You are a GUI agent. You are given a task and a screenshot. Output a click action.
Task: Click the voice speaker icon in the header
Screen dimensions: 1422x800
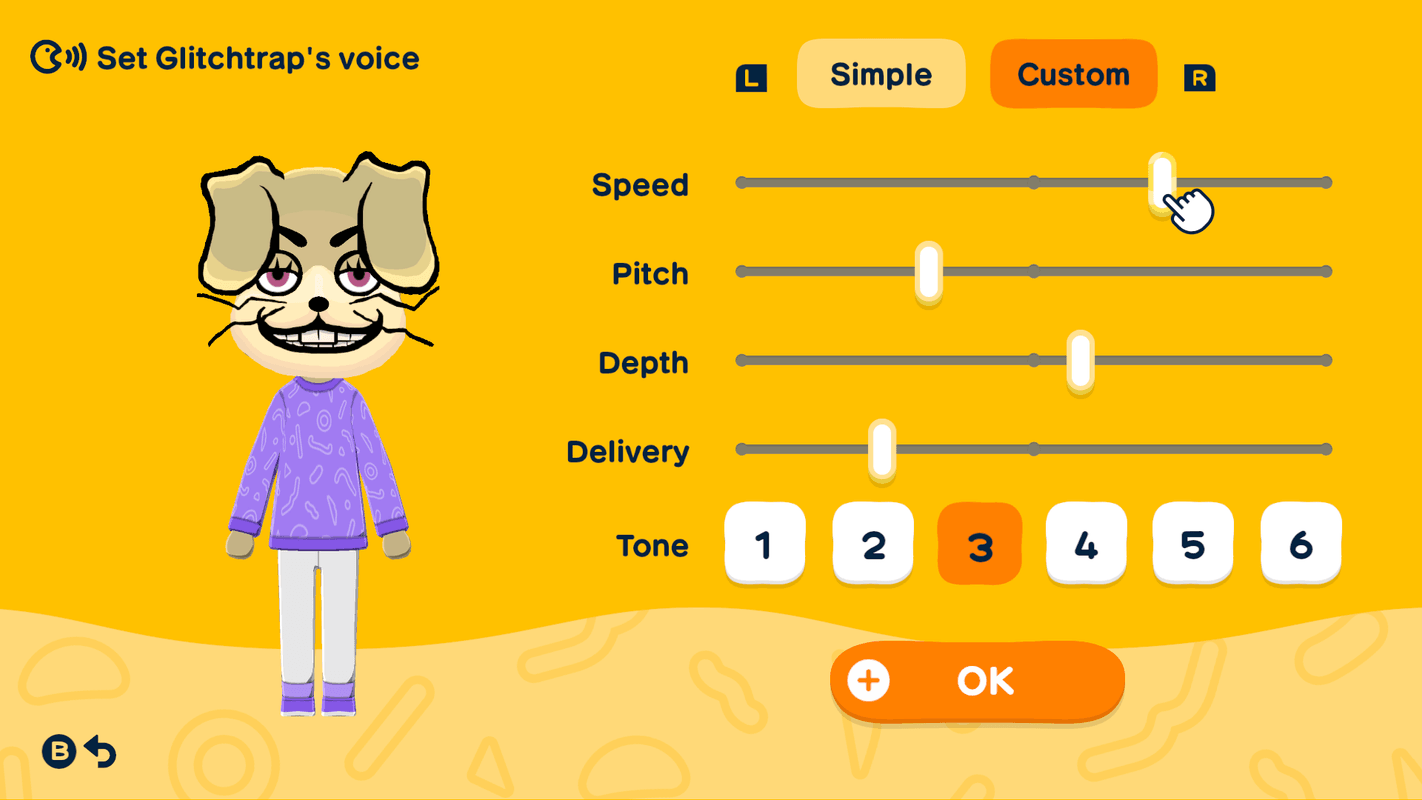pos(55,57)
